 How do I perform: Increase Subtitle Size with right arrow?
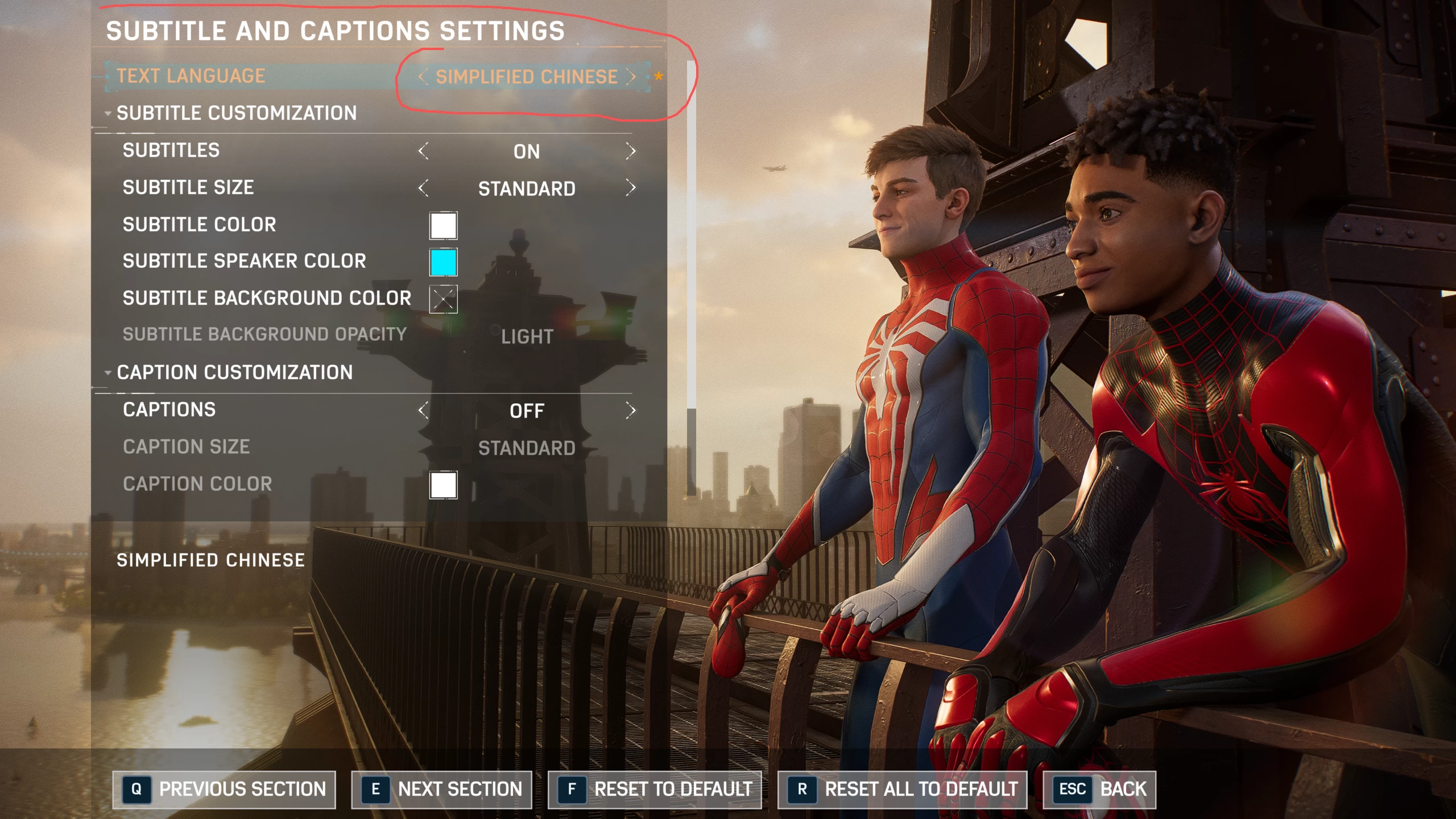(630, 188)
